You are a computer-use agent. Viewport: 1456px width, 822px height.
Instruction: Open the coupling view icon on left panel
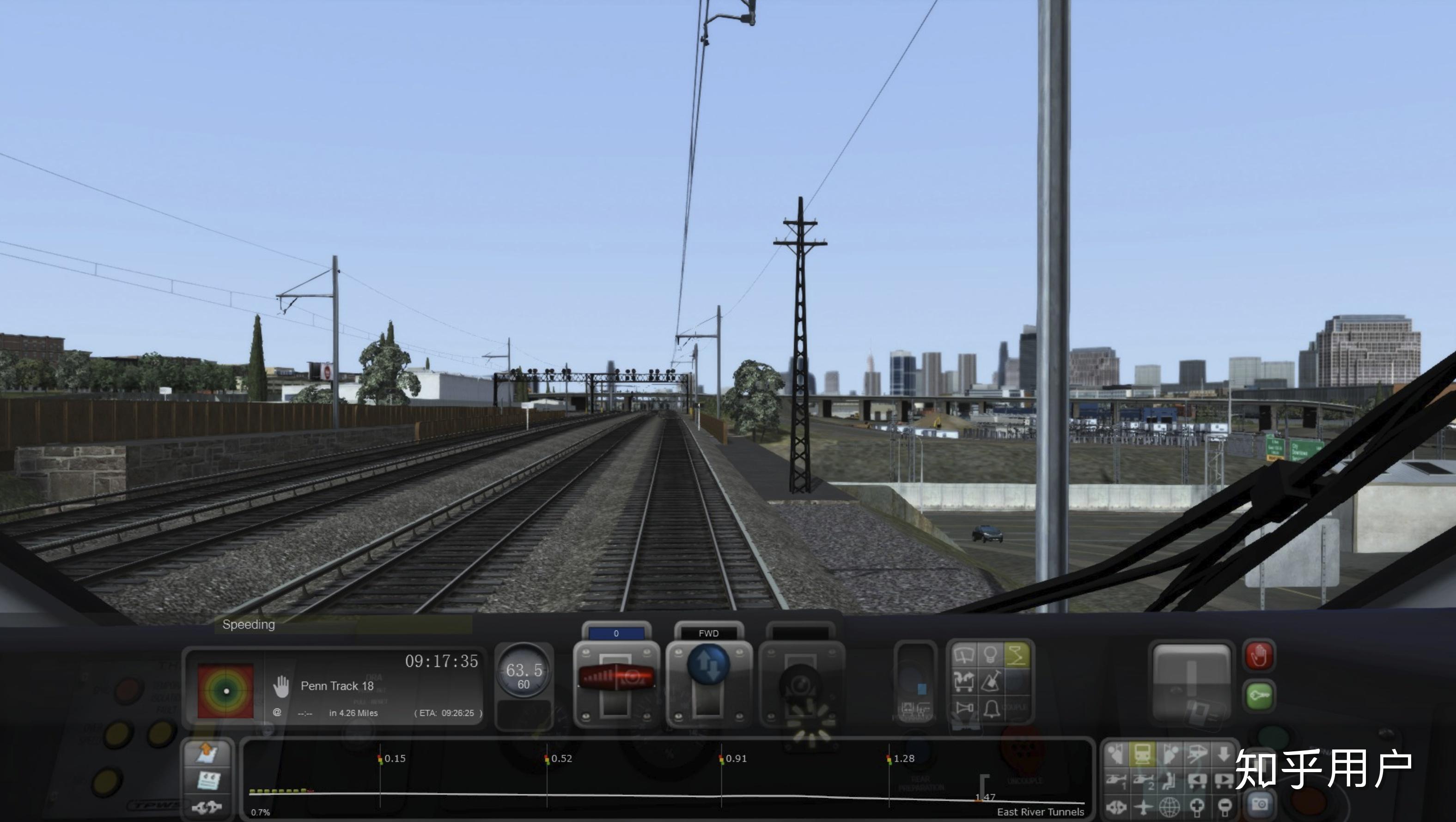click(x=207, y=807)
